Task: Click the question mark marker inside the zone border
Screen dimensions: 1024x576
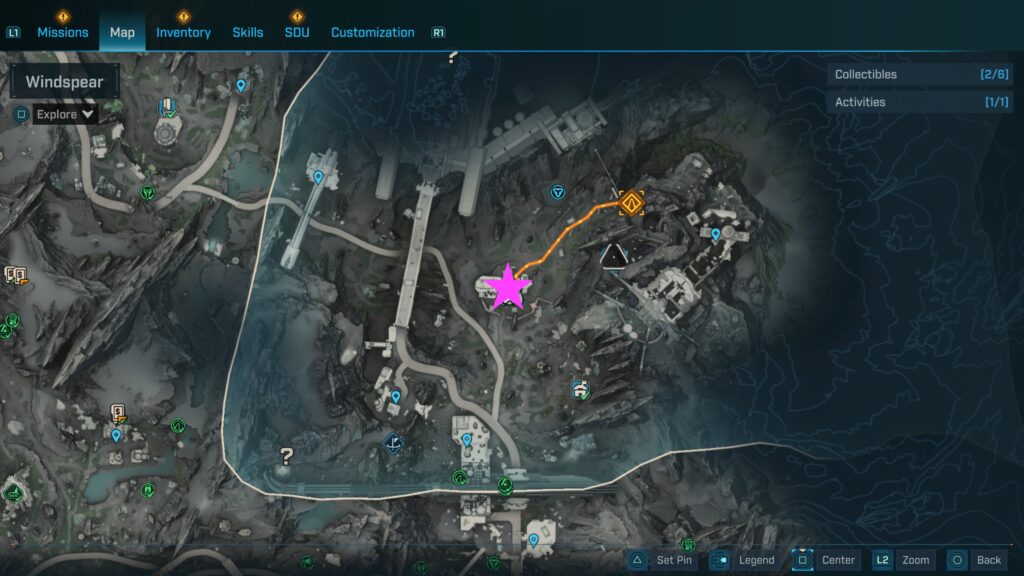Action: pyautogui.click(x=287, y=457)
